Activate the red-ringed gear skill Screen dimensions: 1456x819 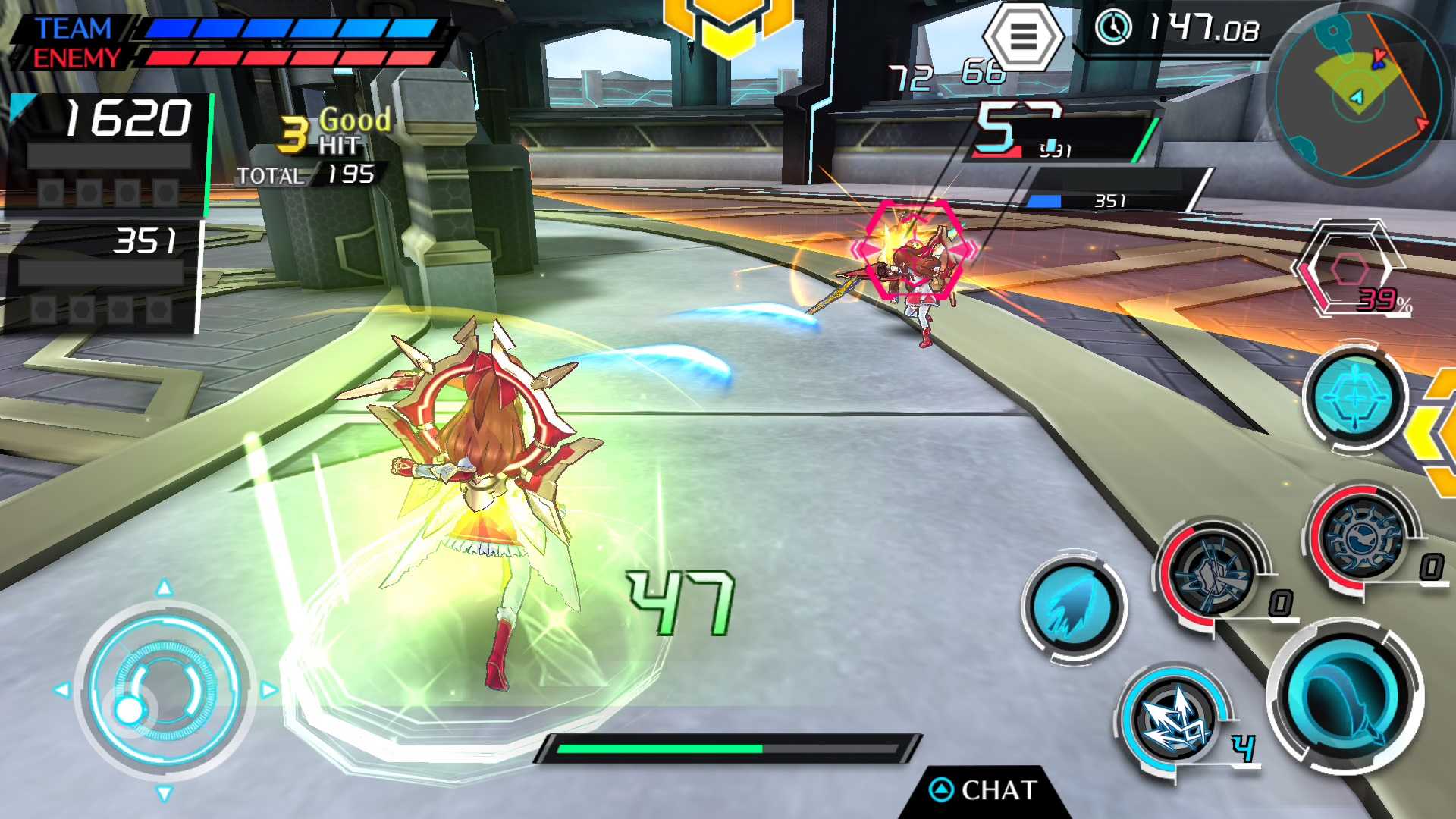click(1363, 536)
